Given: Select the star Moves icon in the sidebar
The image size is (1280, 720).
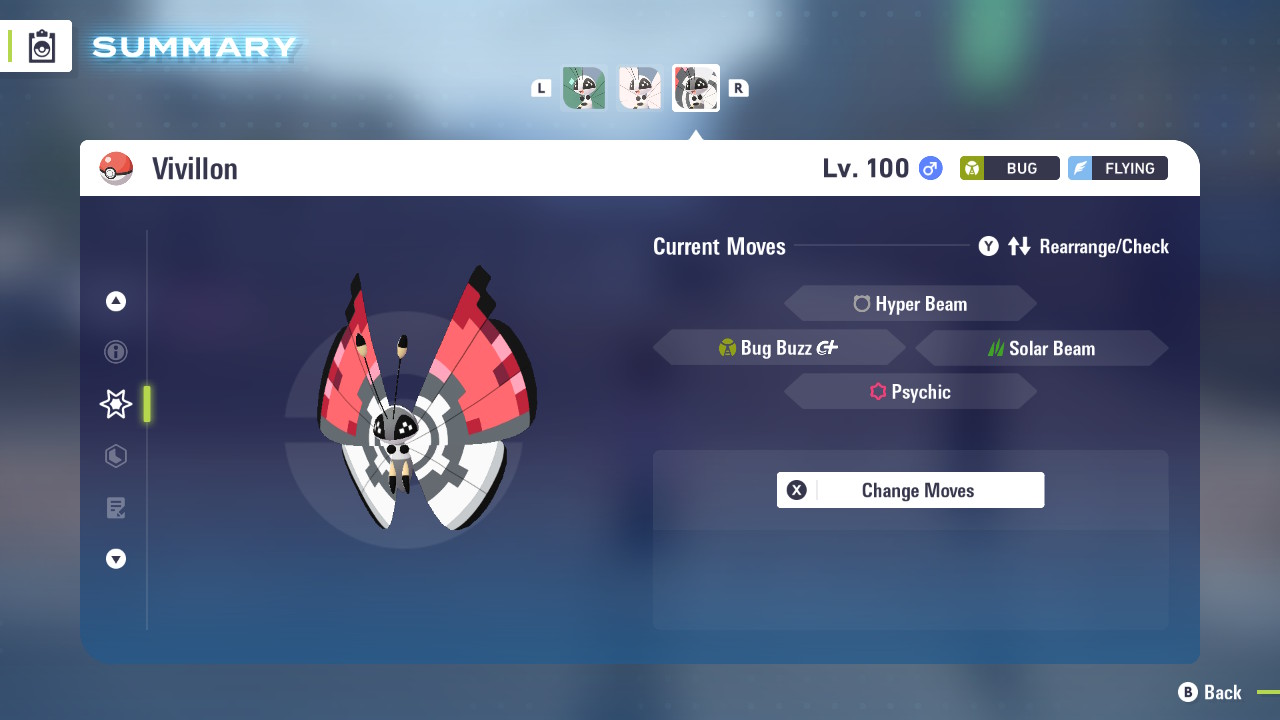Looking at the screenshot, I should [x=115, y=404].
